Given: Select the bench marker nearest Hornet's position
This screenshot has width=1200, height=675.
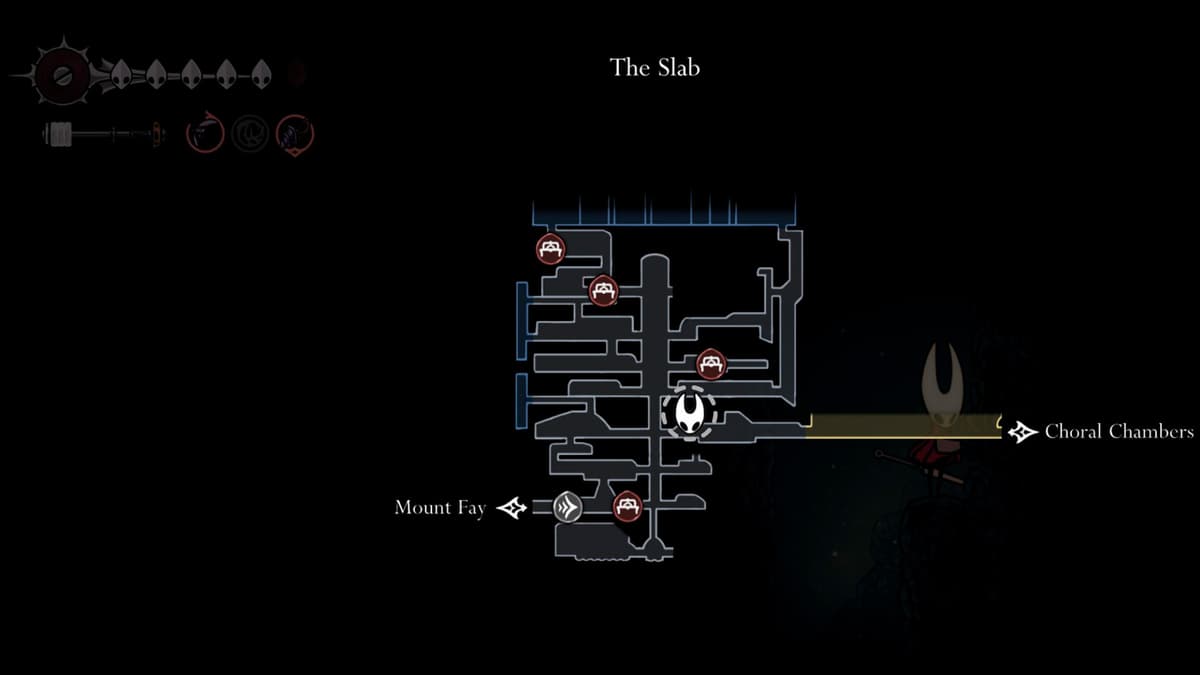Looking at the screenshot, I should tap(711, 363).
